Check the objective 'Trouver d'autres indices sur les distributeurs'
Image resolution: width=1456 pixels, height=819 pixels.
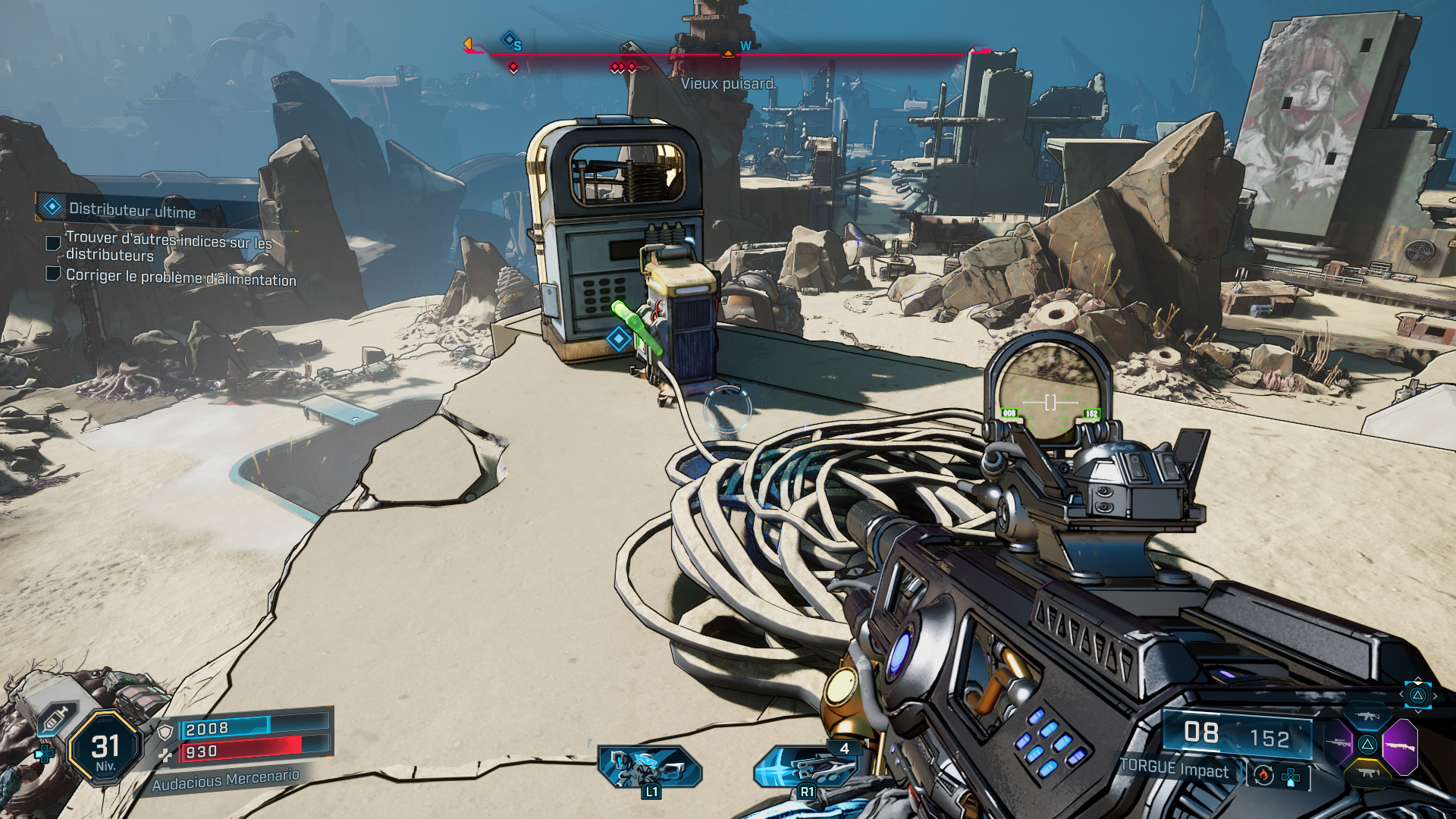pyautogui.click(x=52, y=243)
